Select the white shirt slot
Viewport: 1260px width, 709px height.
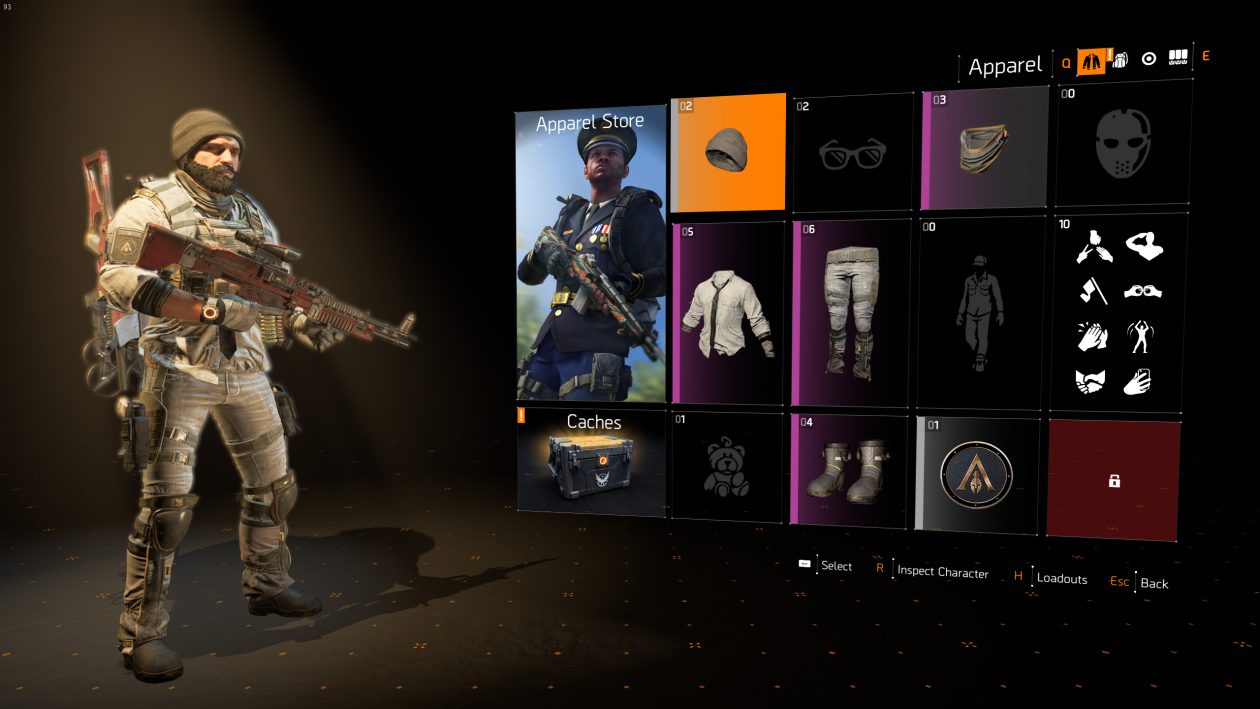coord(728,312)
